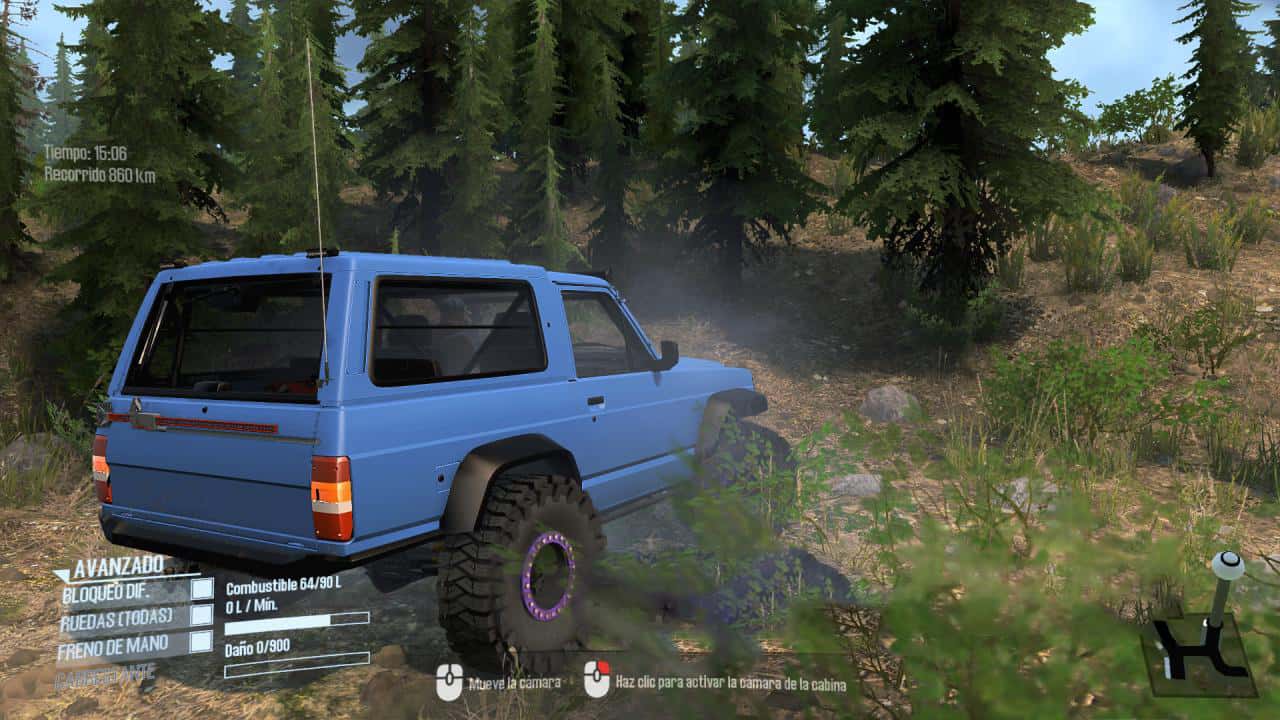This screenshot has width=1280, height=720.
Task: Select the Cabrestante winch option
Action: pyautogui.click(x=106, y=676)
